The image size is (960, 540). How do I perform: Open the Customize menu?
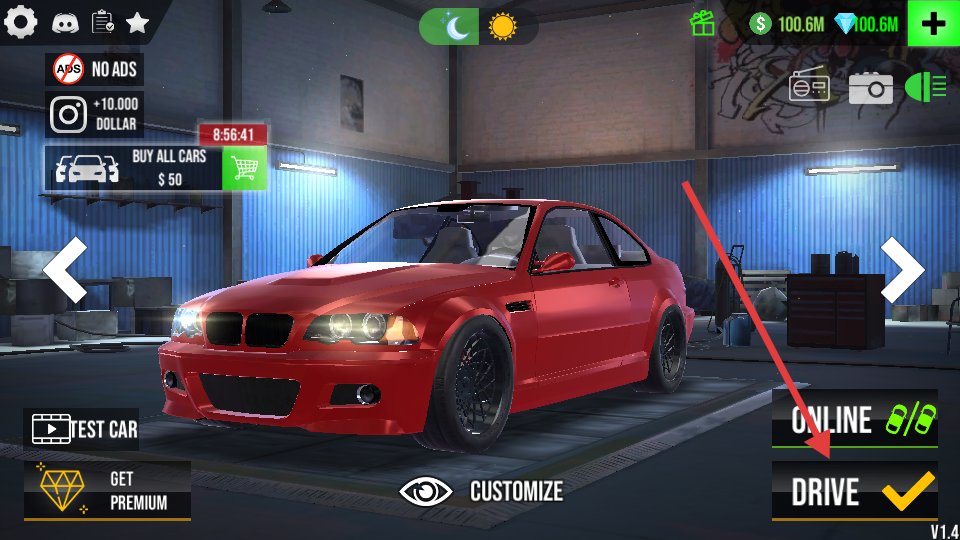[481, 491]
